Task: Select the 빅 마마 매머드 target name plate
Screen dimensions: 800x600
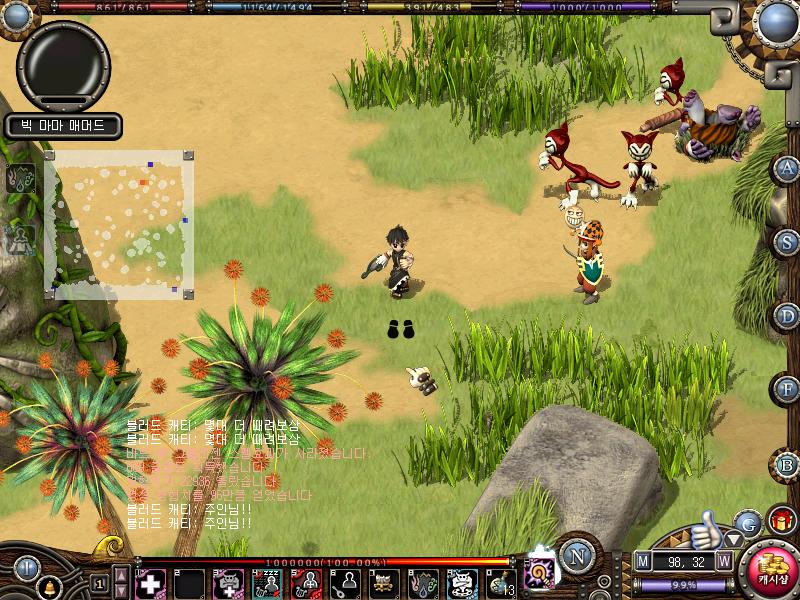Action: tap(63, 126)
